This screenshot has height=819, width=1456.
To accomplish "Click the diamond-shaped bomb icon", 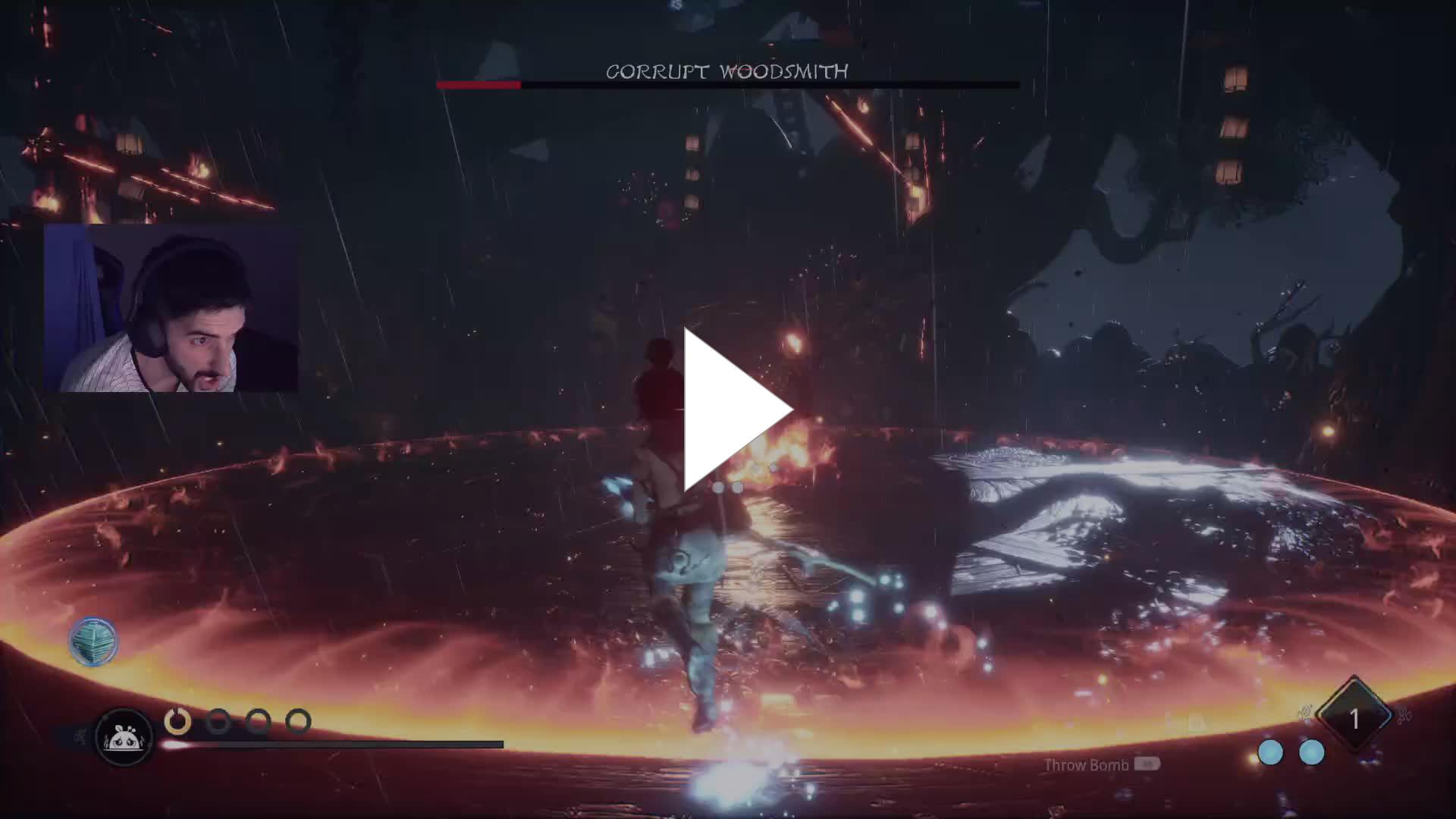I will point(1354,717).
